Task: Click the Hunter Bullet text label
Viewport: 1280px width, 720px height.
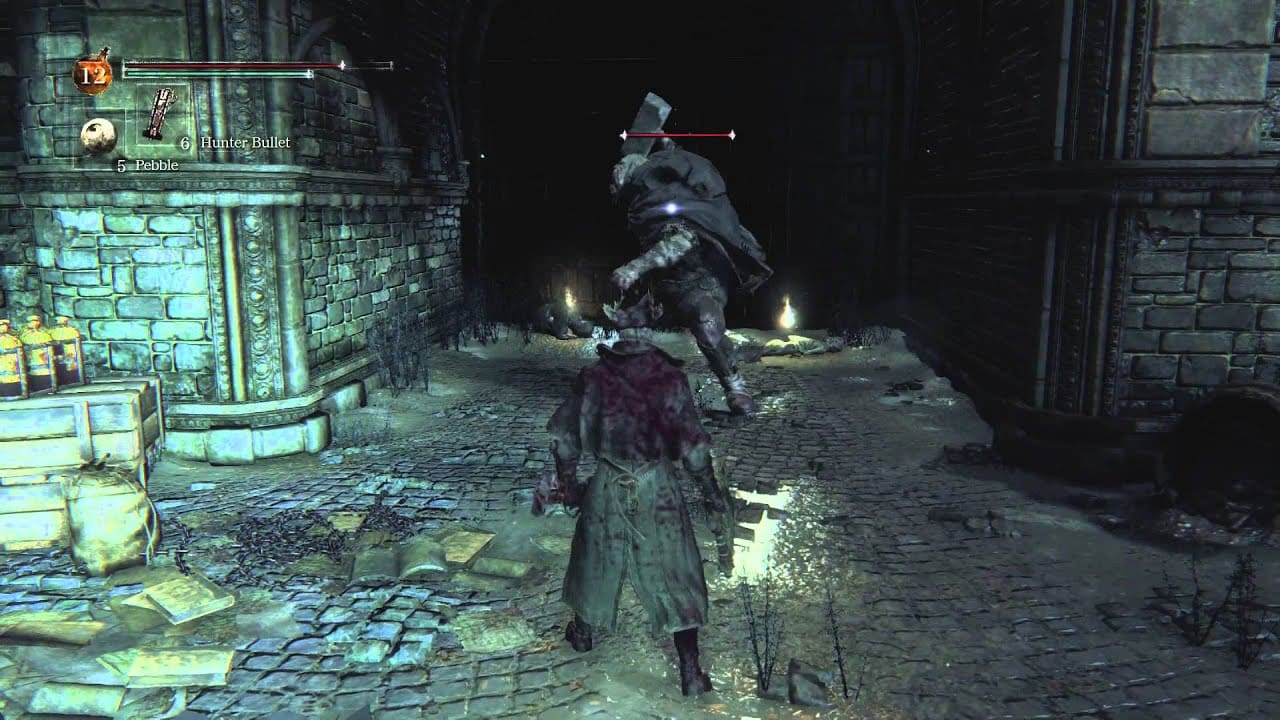Action: click(245, 143)
